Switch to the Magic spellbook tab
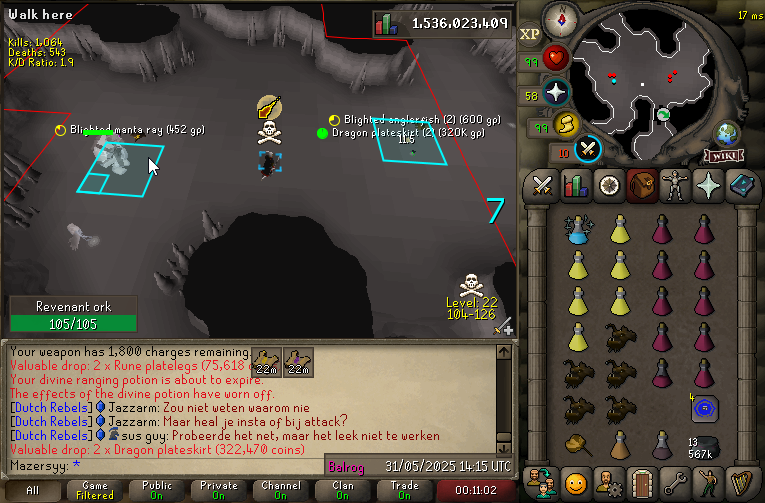 740,185
